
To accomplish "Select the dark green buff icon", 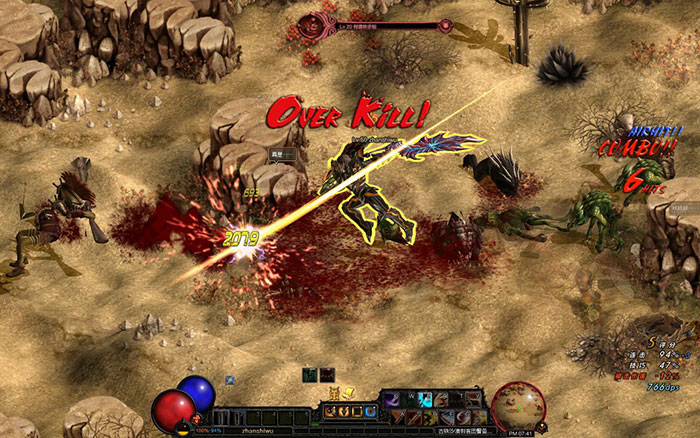I will tap(311, 373).
